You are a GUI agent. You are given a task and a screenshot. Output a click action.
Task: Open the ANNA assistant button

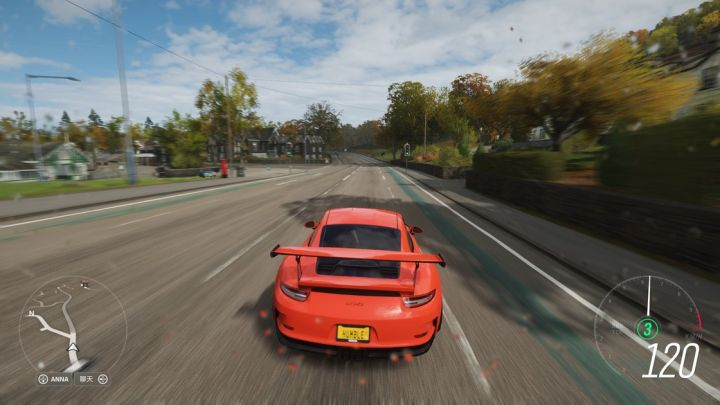[x=56, y=379]
